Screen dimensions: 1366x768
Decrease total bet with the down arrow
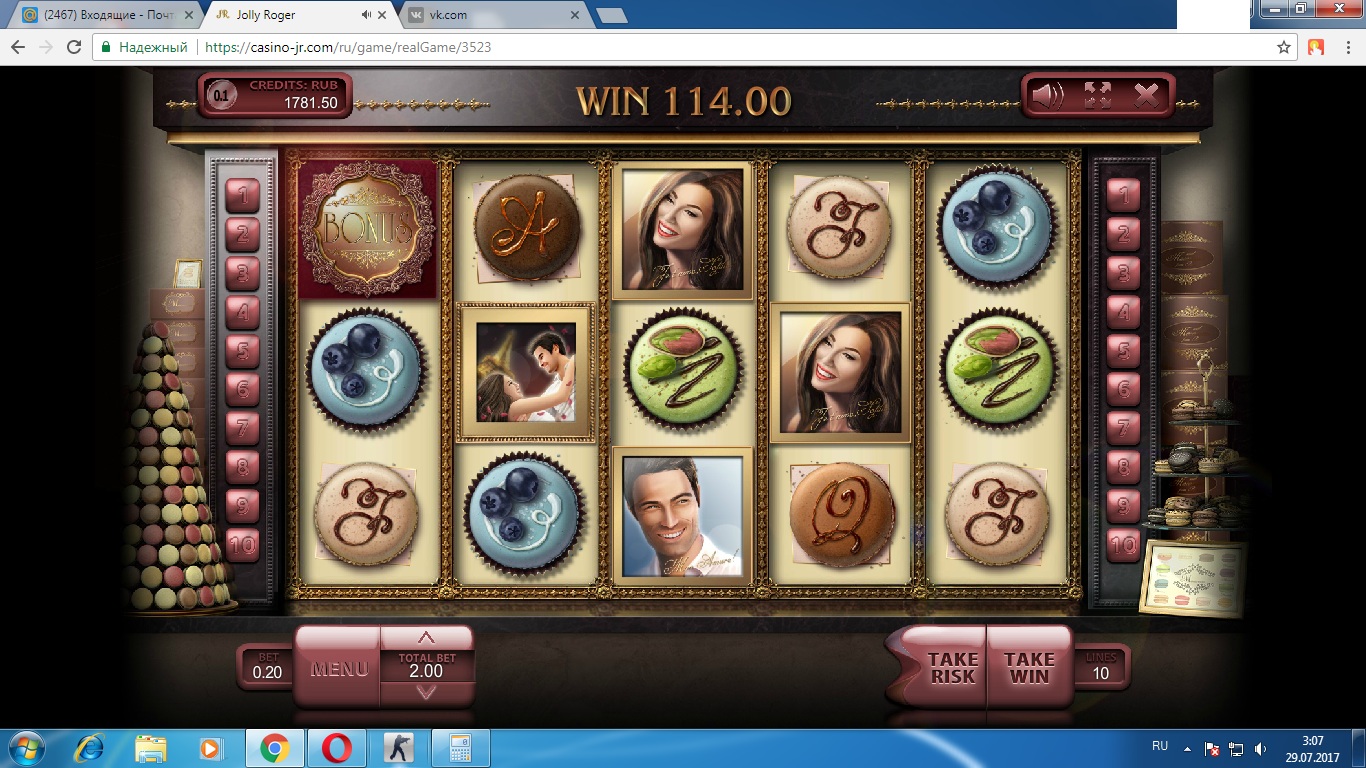pos(426,691)
